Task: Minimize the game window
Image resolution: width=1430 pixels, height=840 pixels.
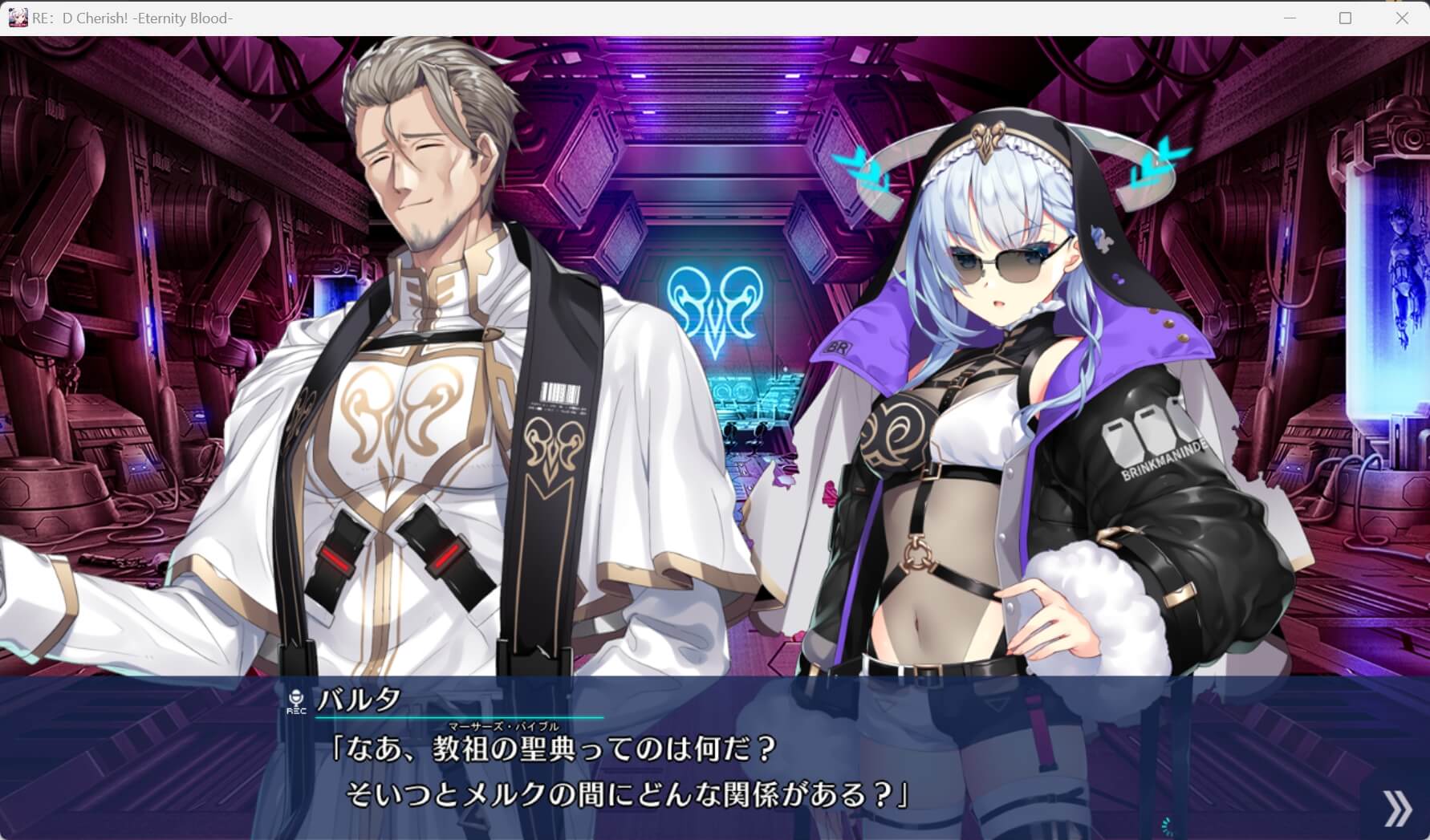Action: pos(1290,16)
